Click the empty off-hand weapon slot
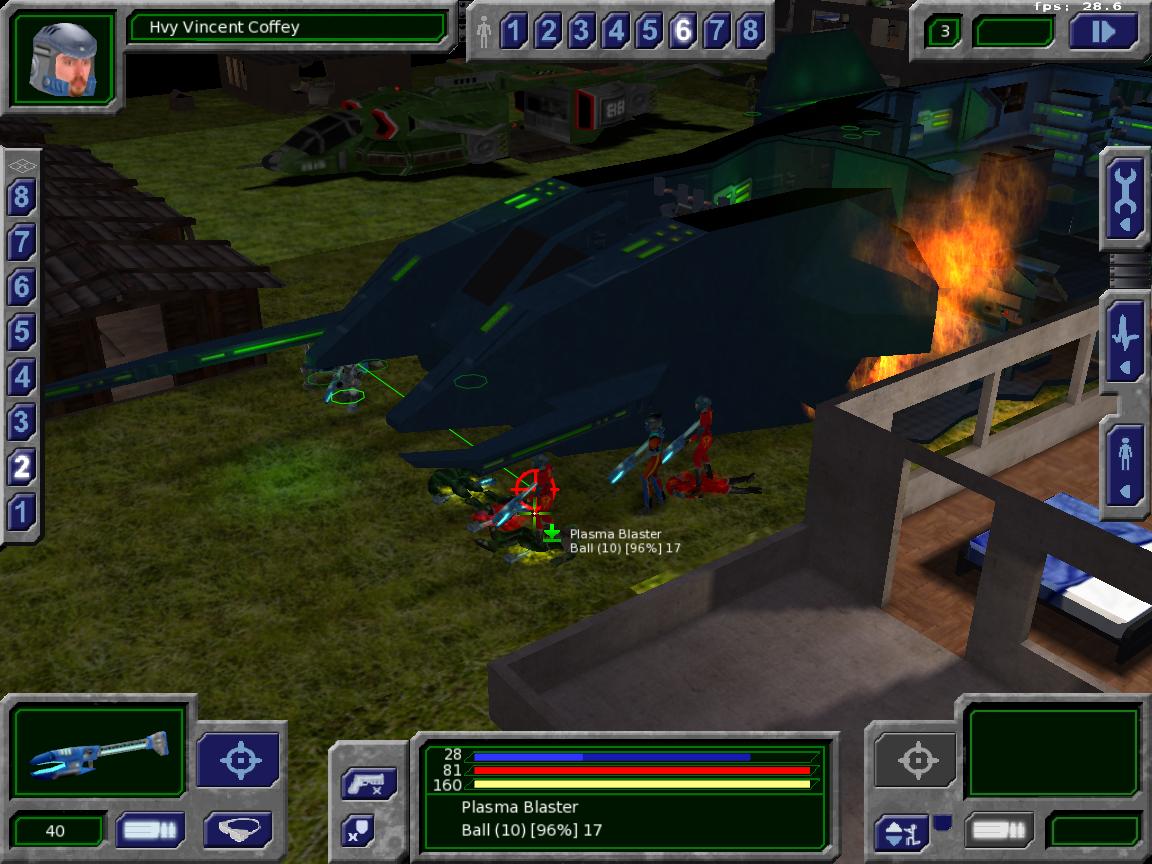 click(1055, 752)
